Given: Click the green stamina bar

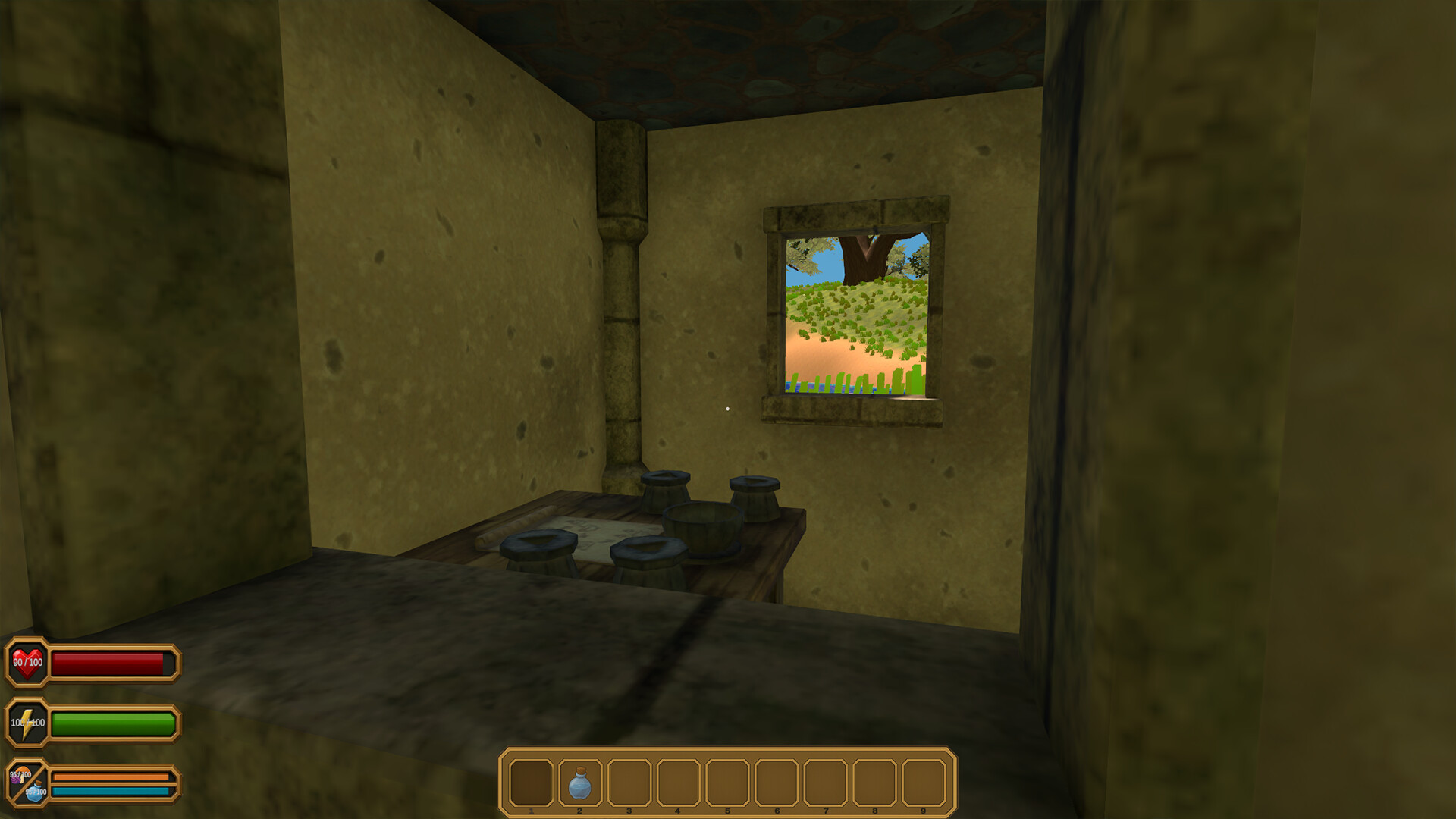Looking at the screenshot, I should [x=114, y=723].
